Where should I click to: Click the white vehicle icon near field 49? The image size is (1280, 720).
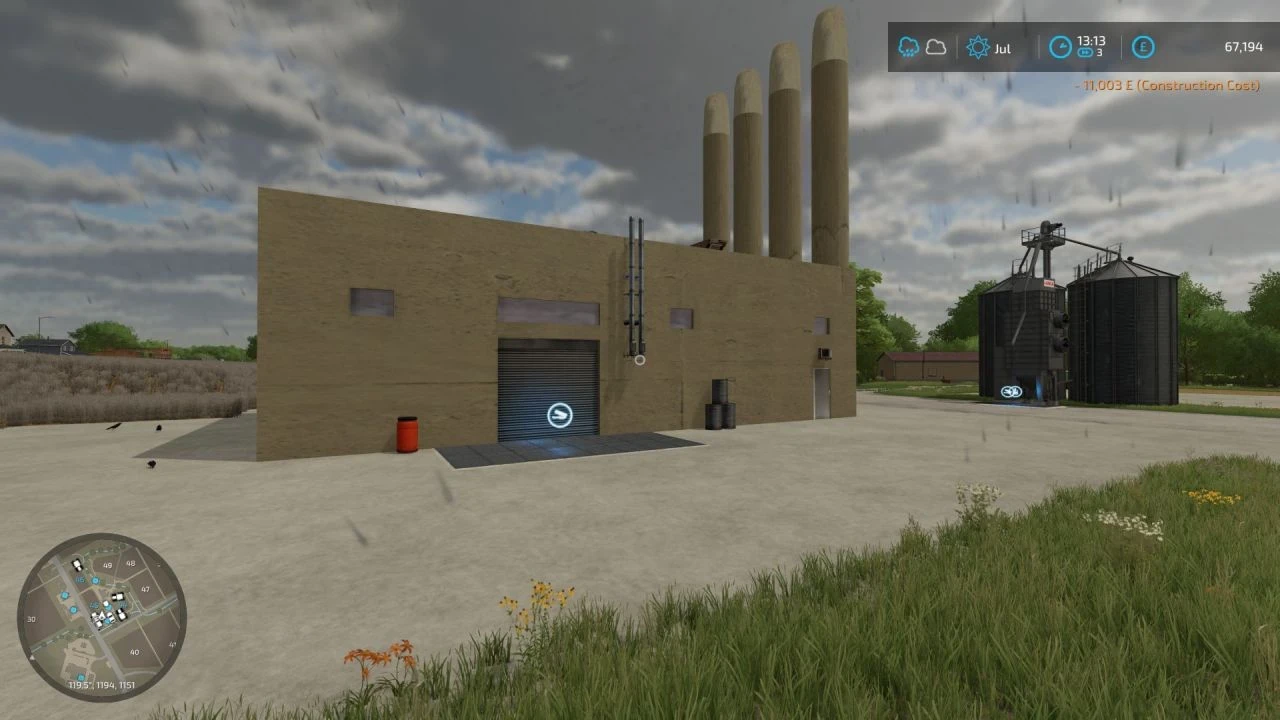[x=77, y=566]
